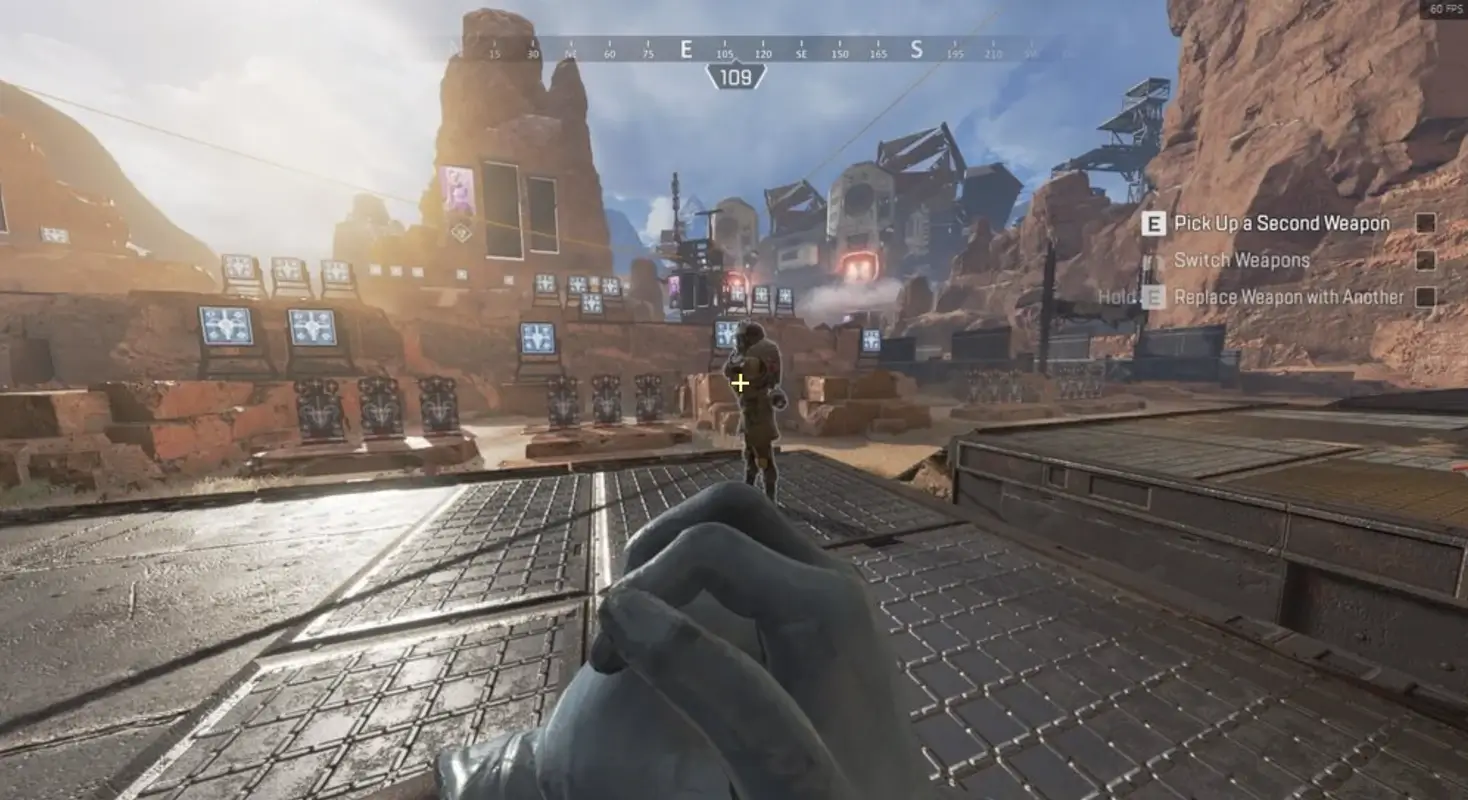Viewport: 1468px width, 800px height.
Task: Check the Replace Weapon with Another objective box
Action: click(1428, 297)
